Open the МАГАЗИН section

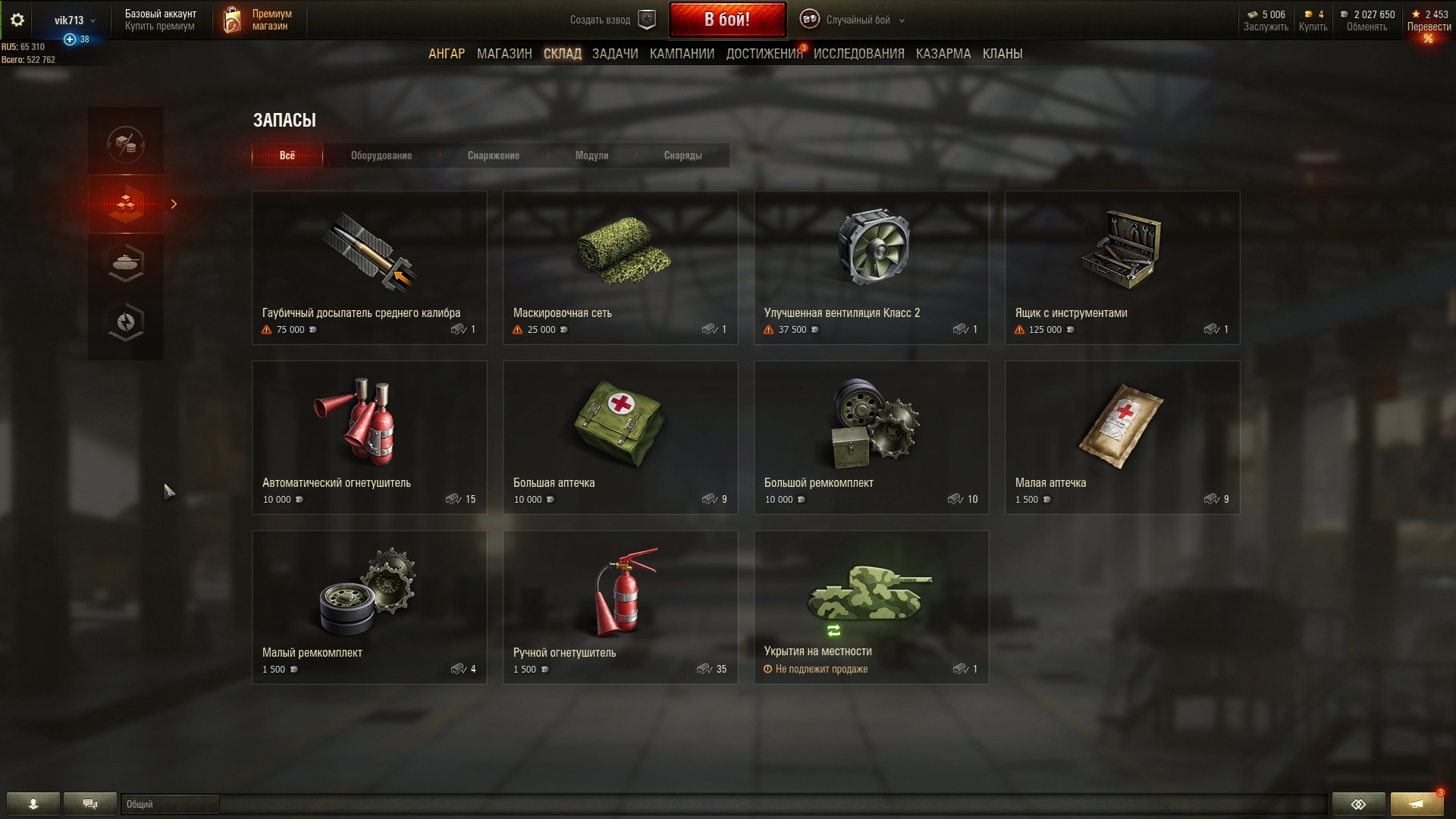[504, 54]
